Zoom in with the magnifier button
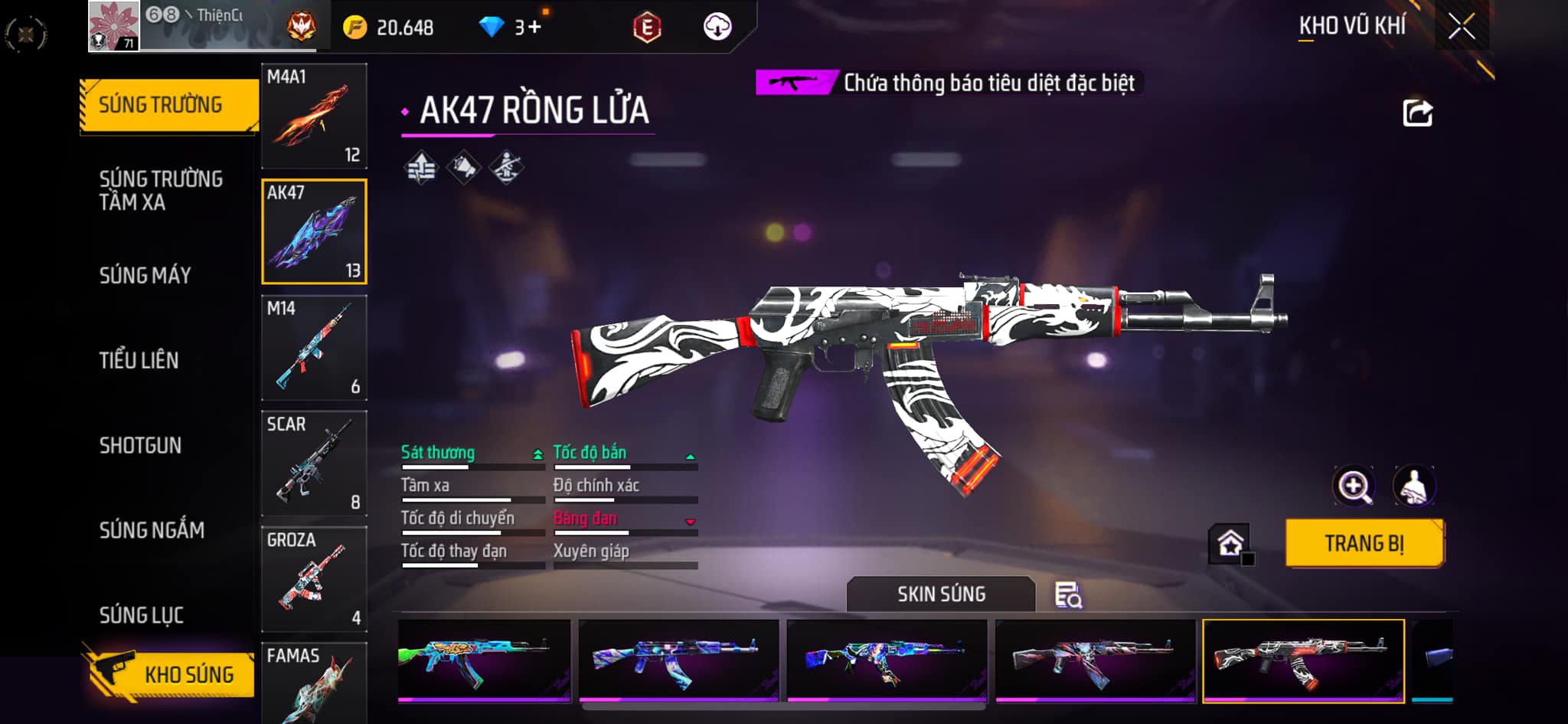The image size is (1568, 724). click(x=1354, y=486)
